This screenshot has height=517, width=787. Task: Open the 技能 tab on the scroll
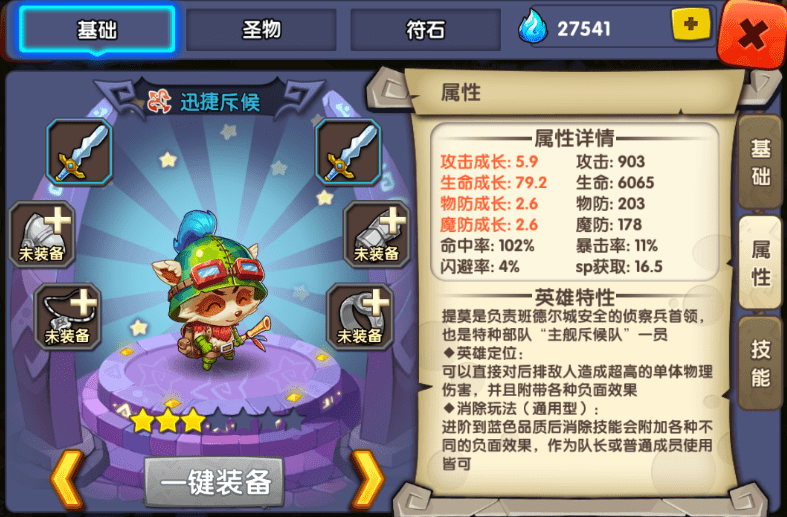click(760, 363)
